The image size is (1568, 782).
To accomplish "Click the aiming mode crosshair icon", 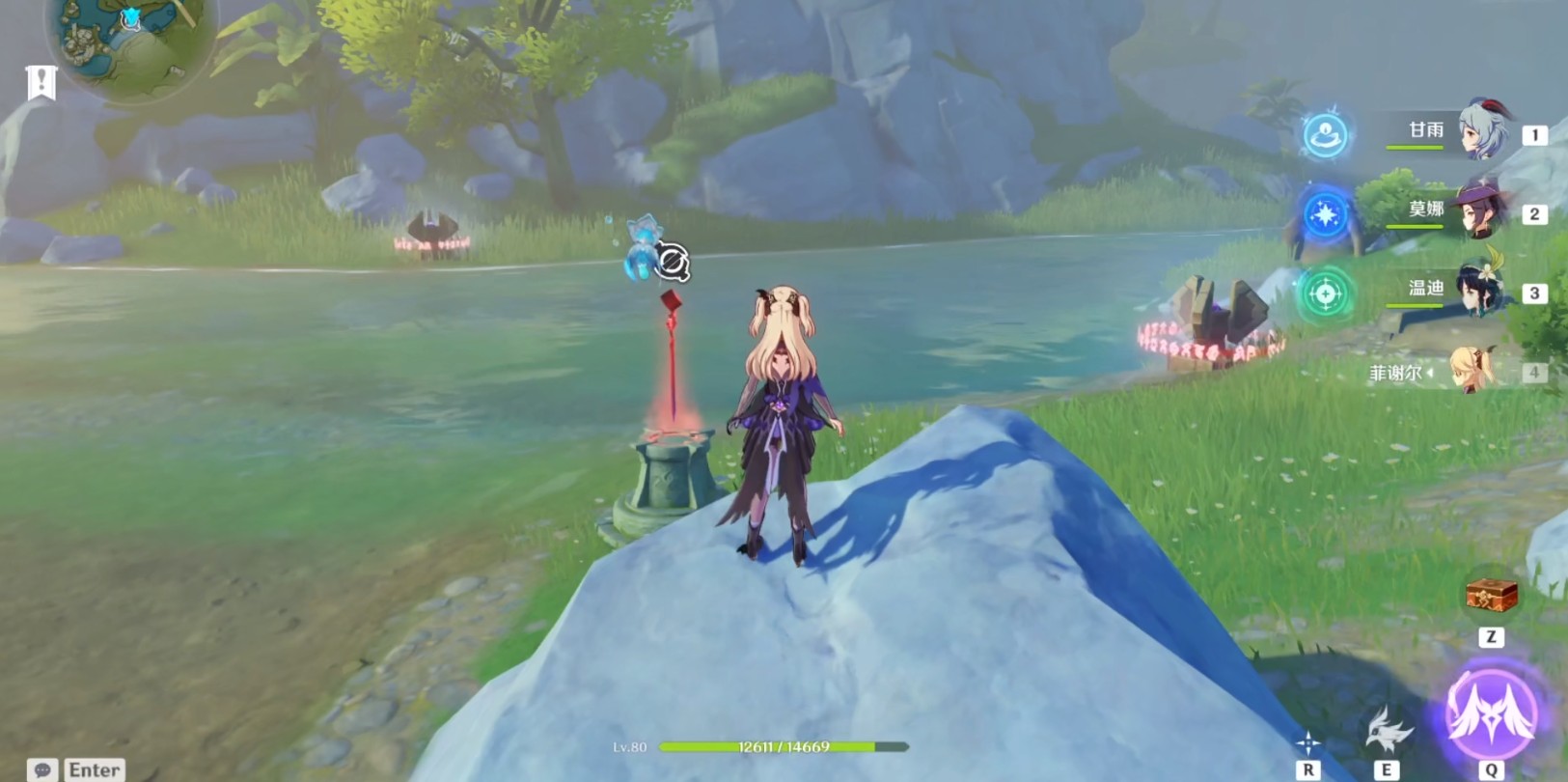I will point(1307,742).
